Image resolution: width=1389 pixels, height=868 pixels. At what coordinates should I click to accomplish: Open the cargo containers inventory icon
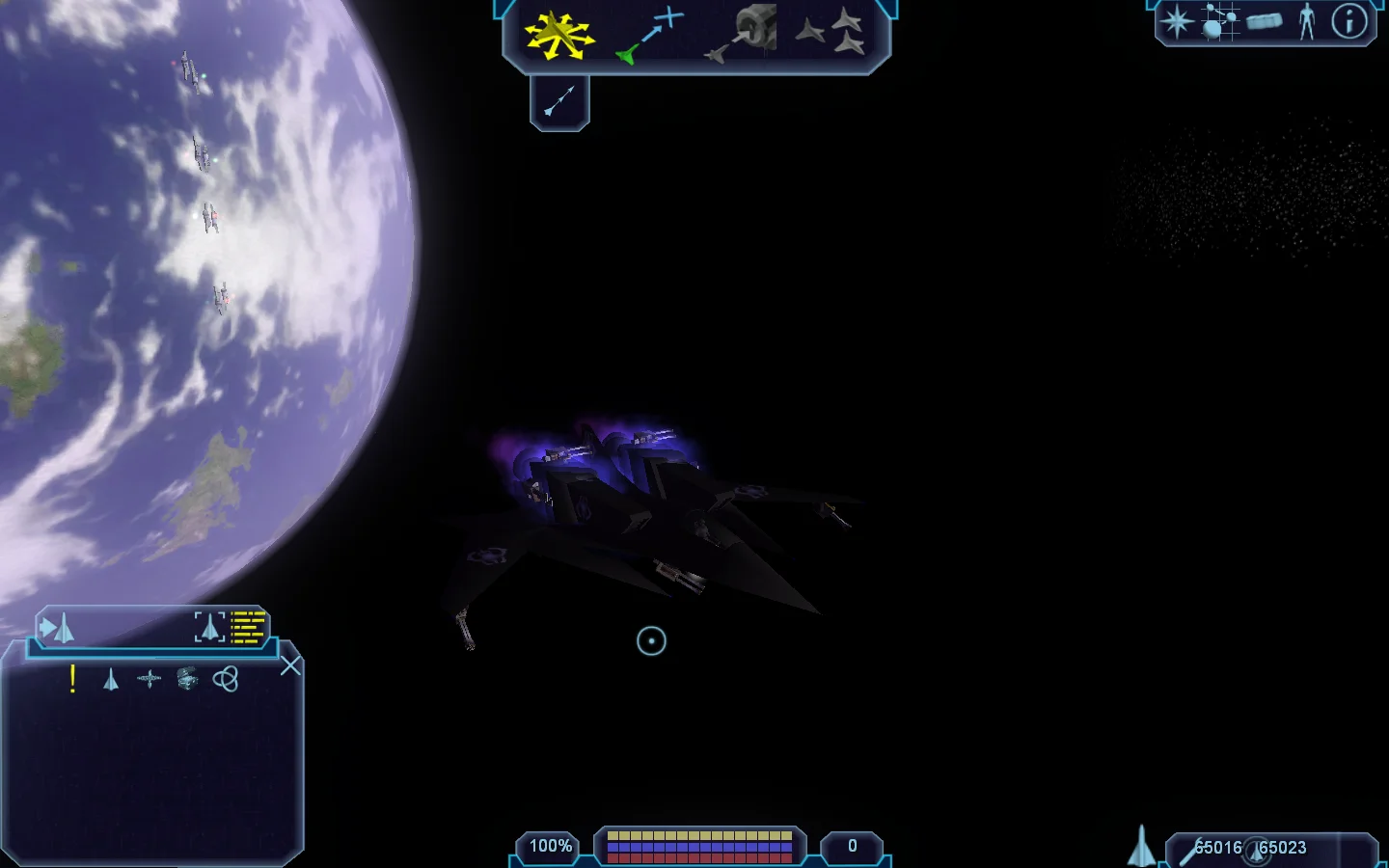coord(1264,21)
